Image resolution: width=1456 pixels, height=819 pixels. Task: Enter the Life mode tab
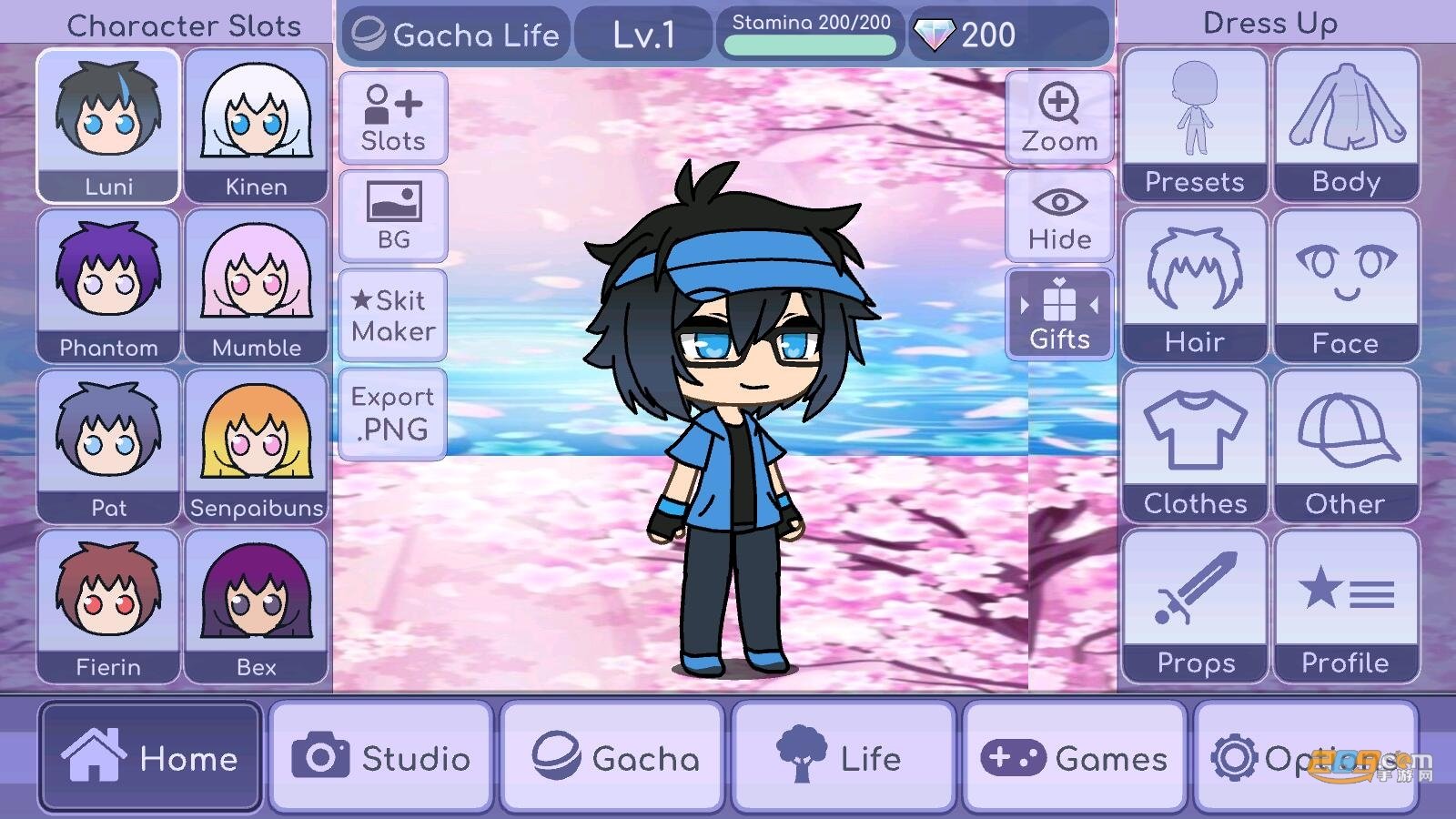(x=844, y=757)
